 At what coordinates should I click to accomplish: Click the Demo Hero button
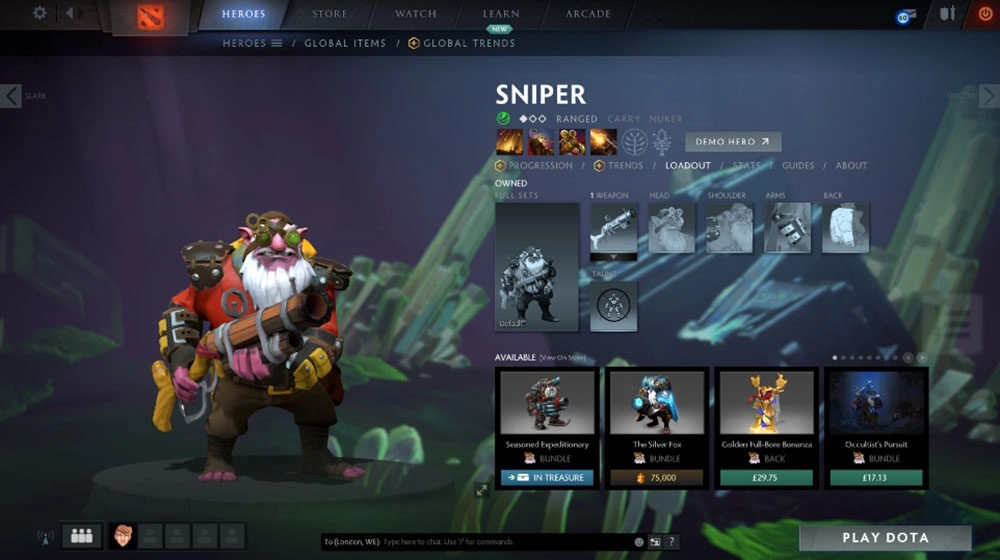click(733, 142)
